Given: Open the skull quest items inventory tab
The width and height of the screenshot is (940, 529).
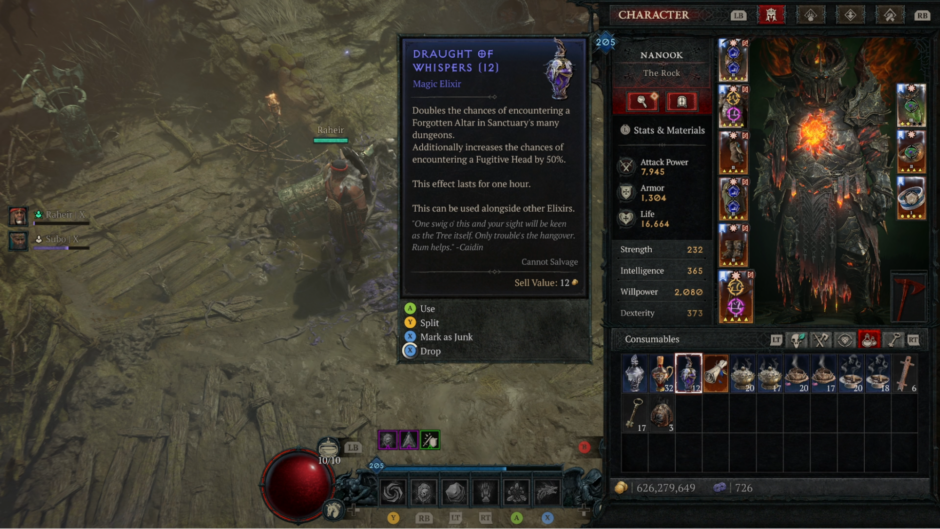Looking at the screenshot, I should pos(797,340).
